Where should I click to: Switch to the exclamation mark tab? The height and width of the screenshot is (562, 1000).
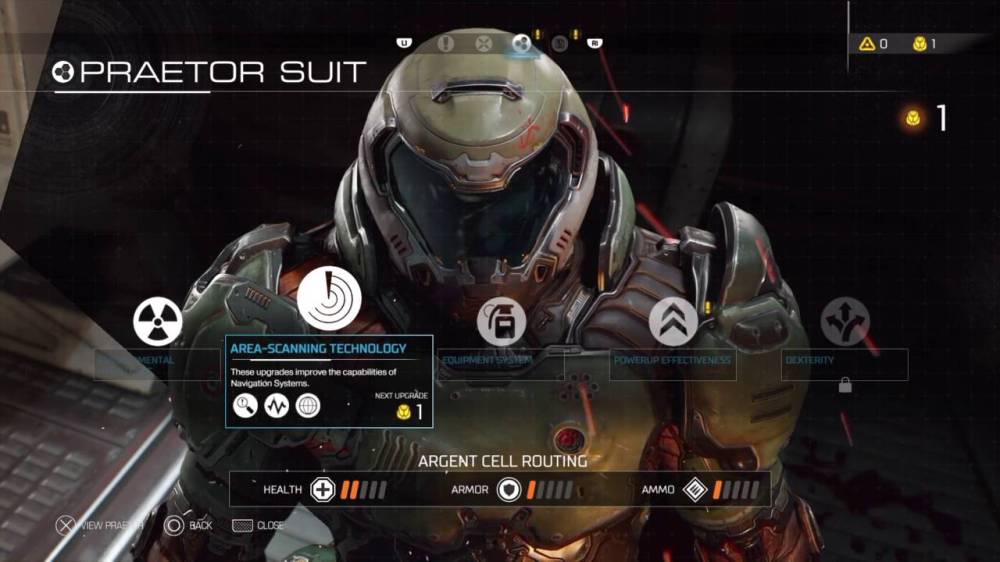point(446,43)
